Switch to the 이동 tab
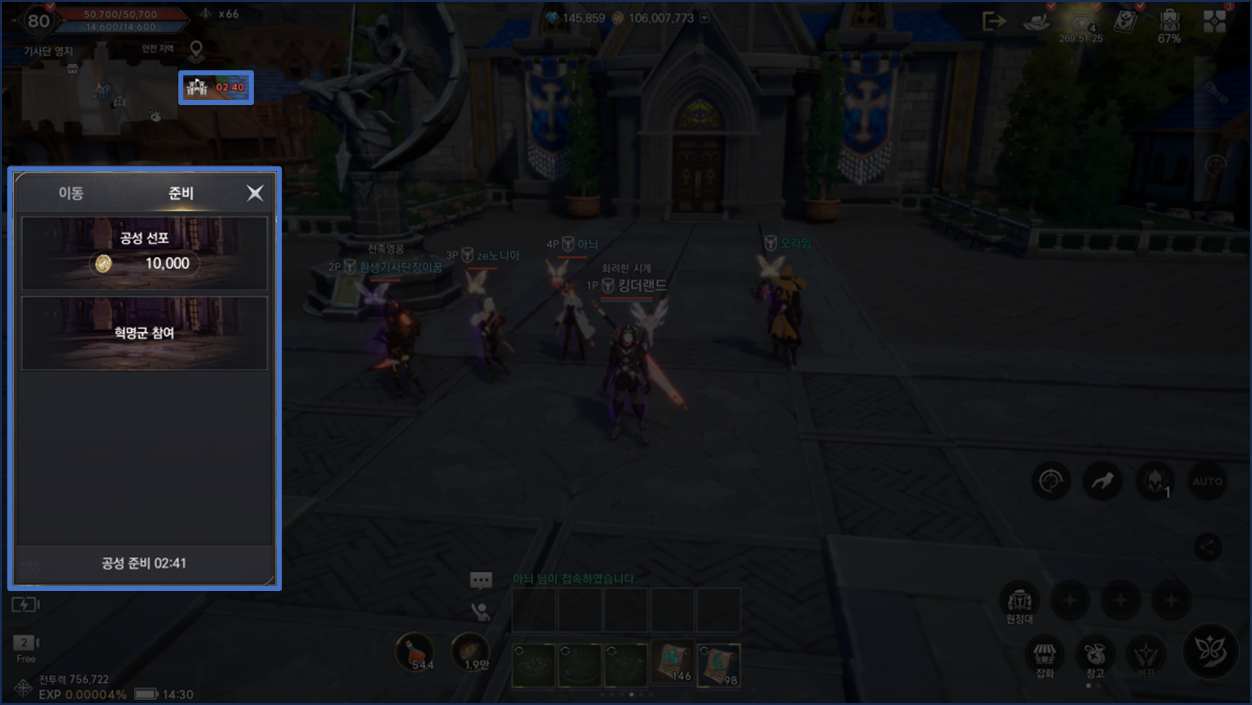The height and width of the screenshot is (705, 1252). click(71, 193)
